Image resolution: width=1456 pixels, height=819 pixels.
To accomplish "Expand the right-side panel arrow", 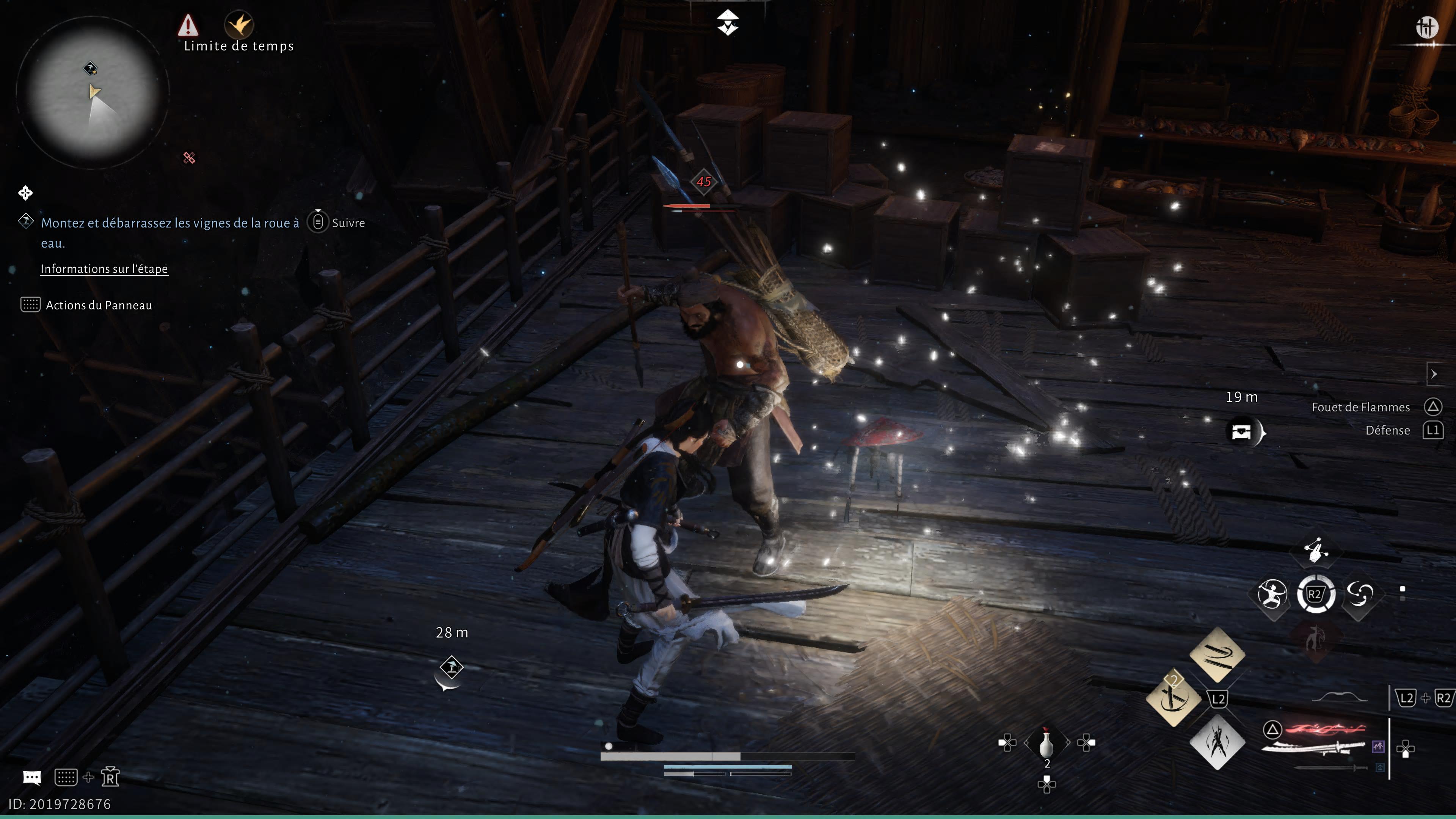I will tap(1434, 374).
